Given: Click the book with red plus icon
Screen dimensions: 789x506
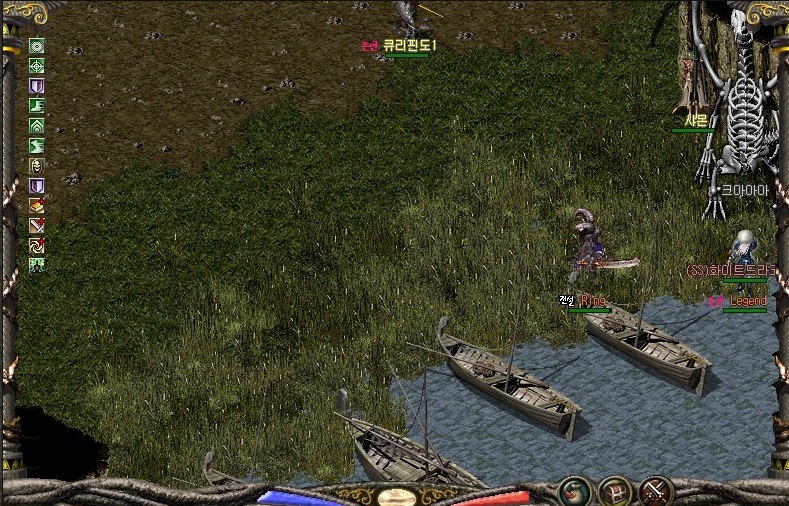Looking at the screenshot, I should (37, 206).
